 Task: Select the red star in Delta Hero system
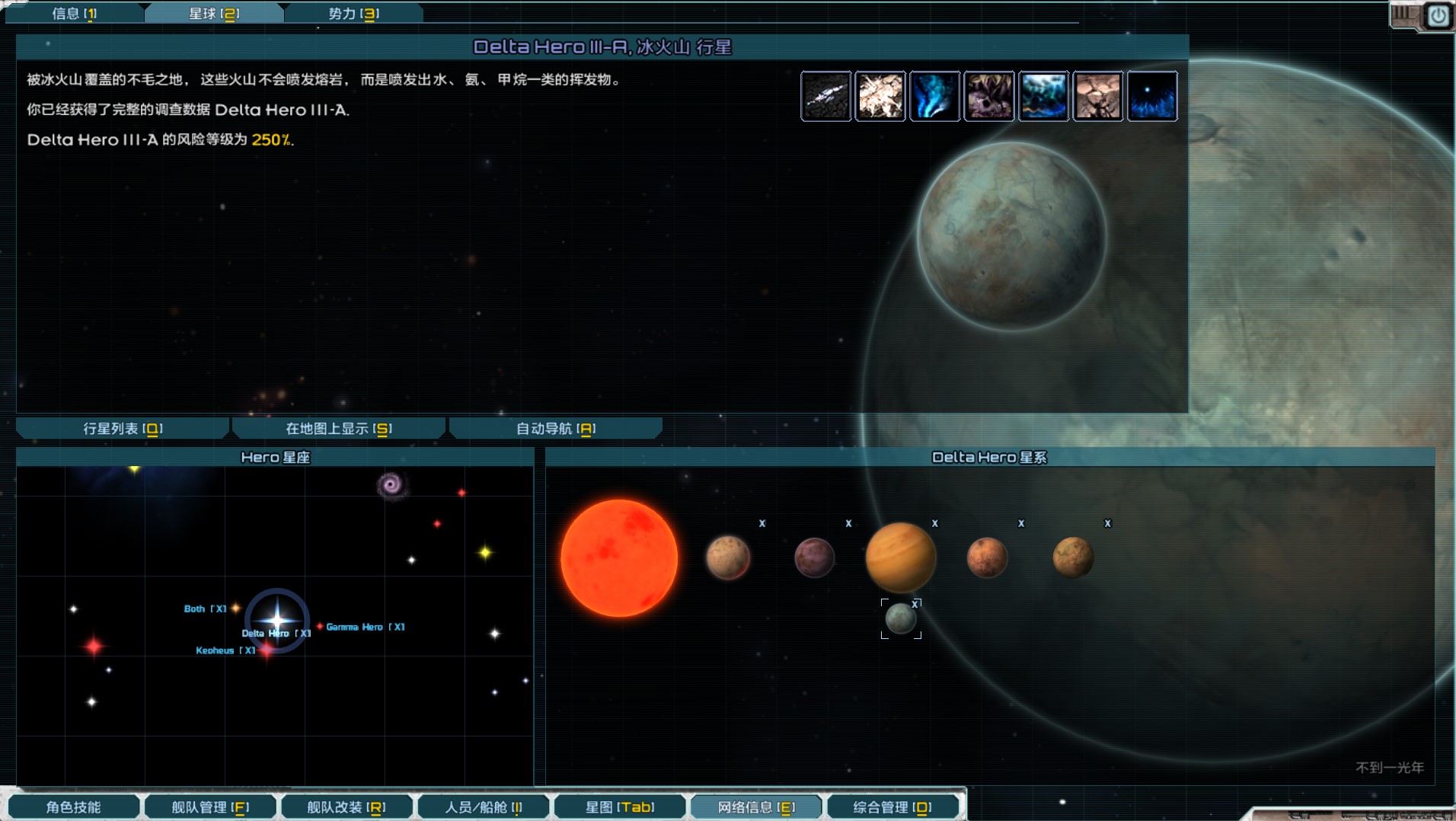click(619, 558)
